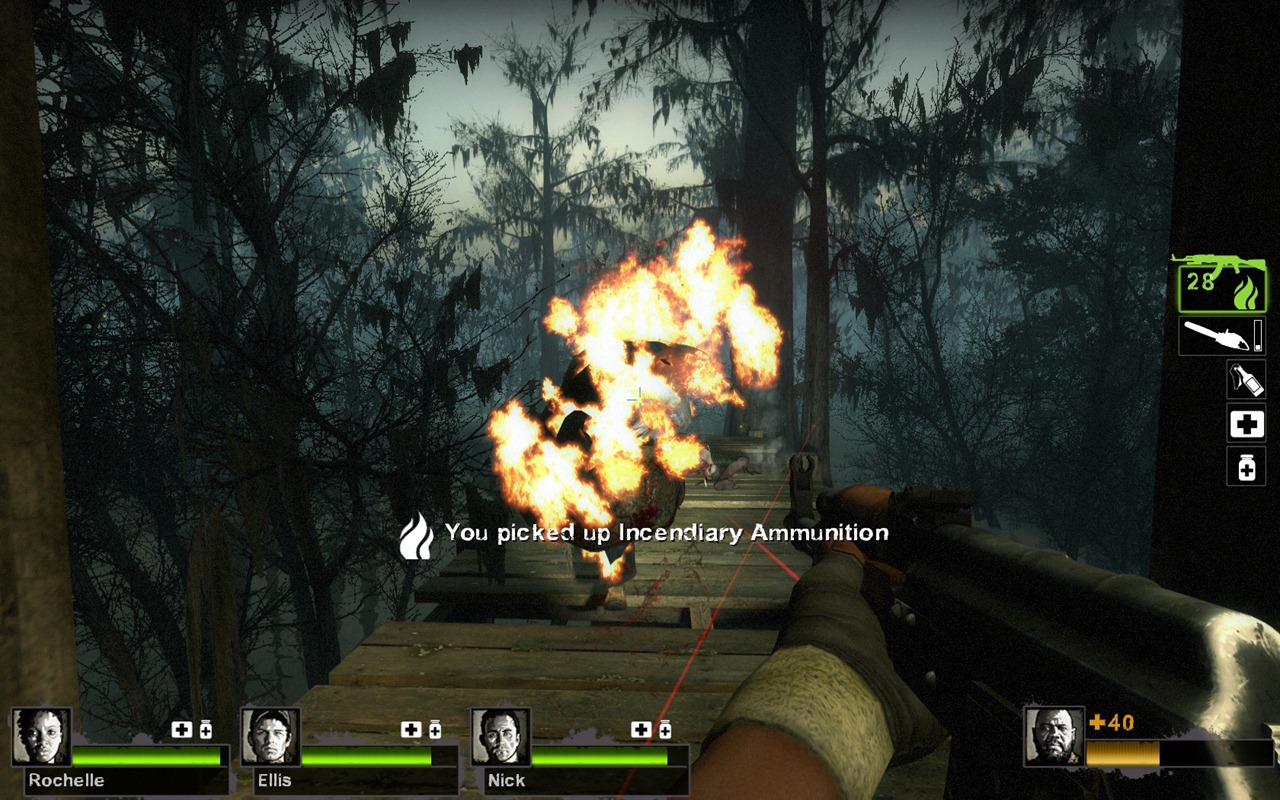Click Rochelle's teammate portrait
The height and width of the screenshot is (800, 1280).
[x=41, y=737]
